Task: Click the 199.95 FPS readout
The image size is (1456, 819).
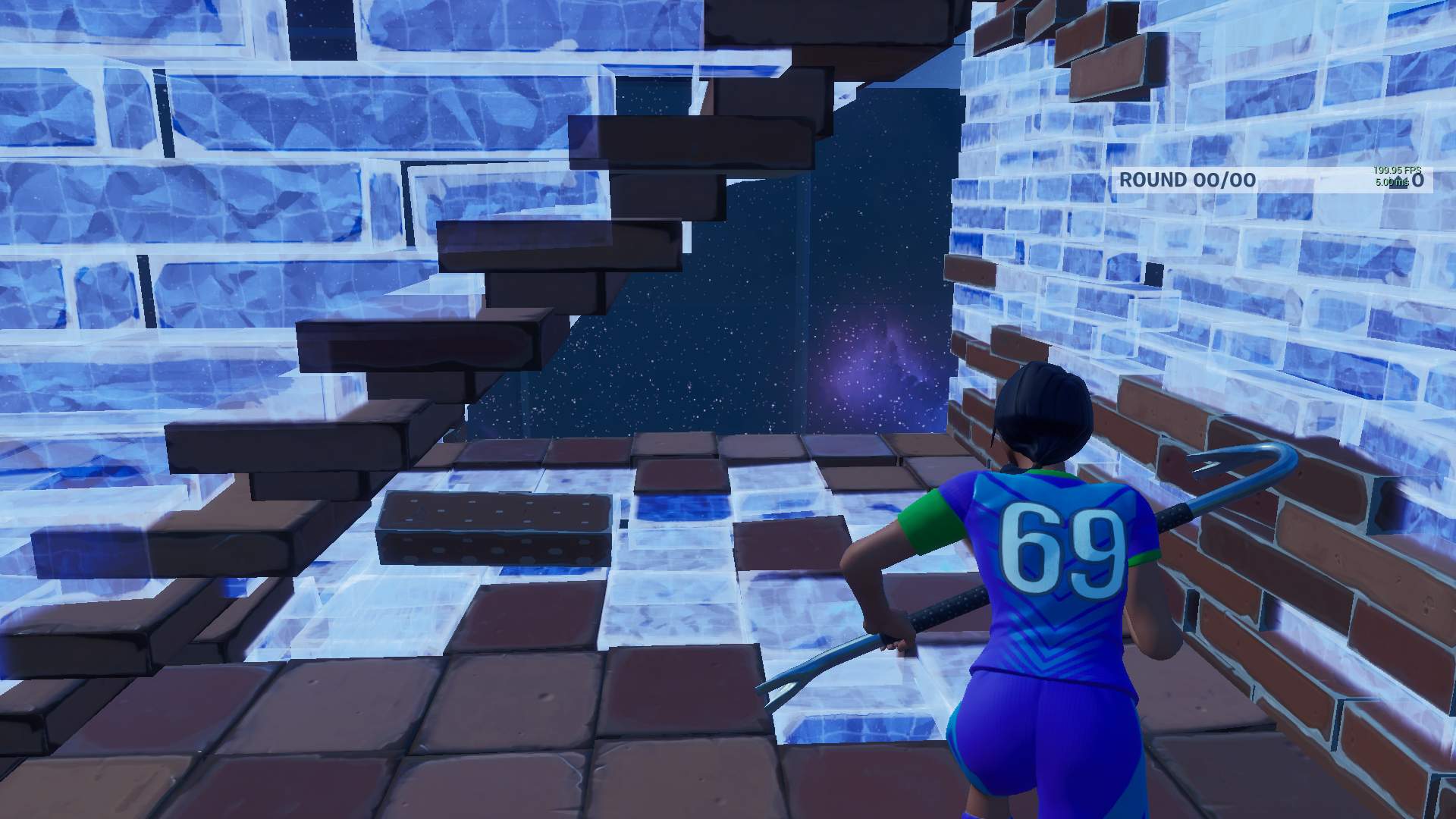Action: [1396, 170]
